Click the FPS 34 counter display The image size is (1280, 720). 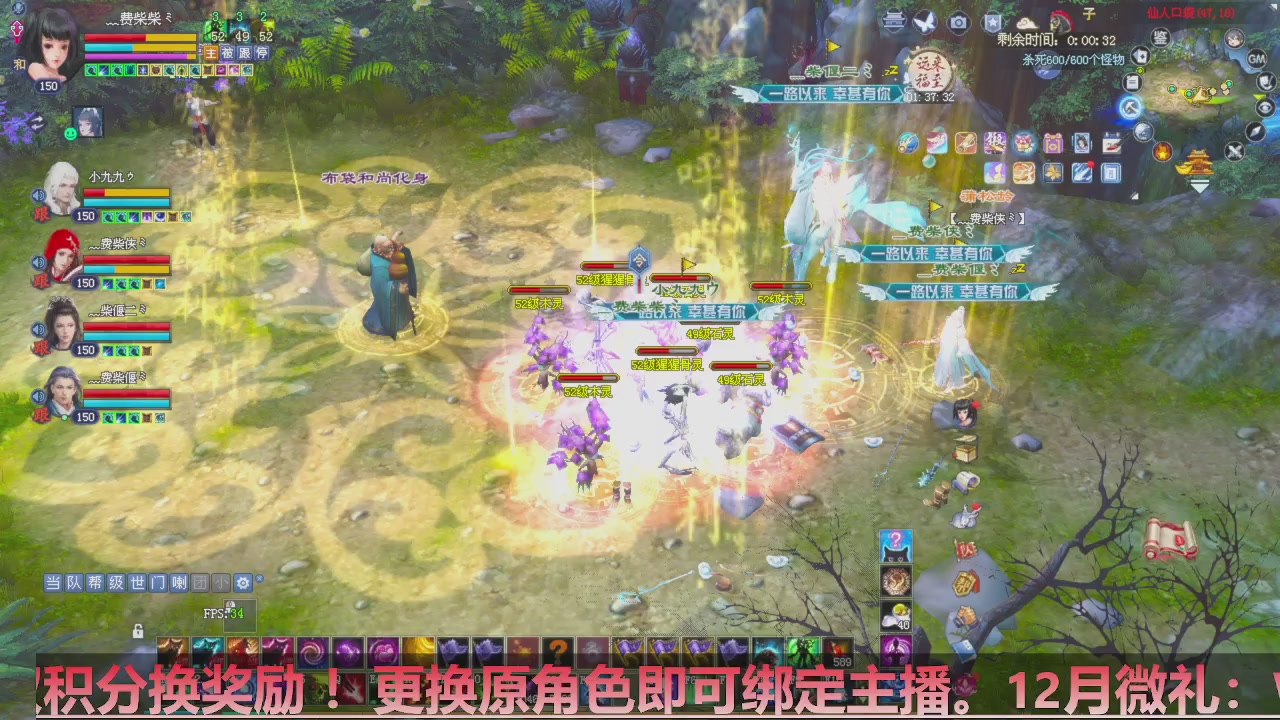point(223,612)
